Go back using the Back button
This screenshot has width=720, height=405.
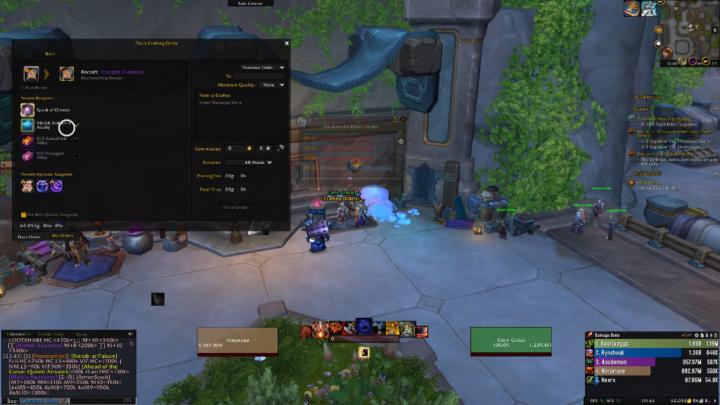click(x=50, y=54)
